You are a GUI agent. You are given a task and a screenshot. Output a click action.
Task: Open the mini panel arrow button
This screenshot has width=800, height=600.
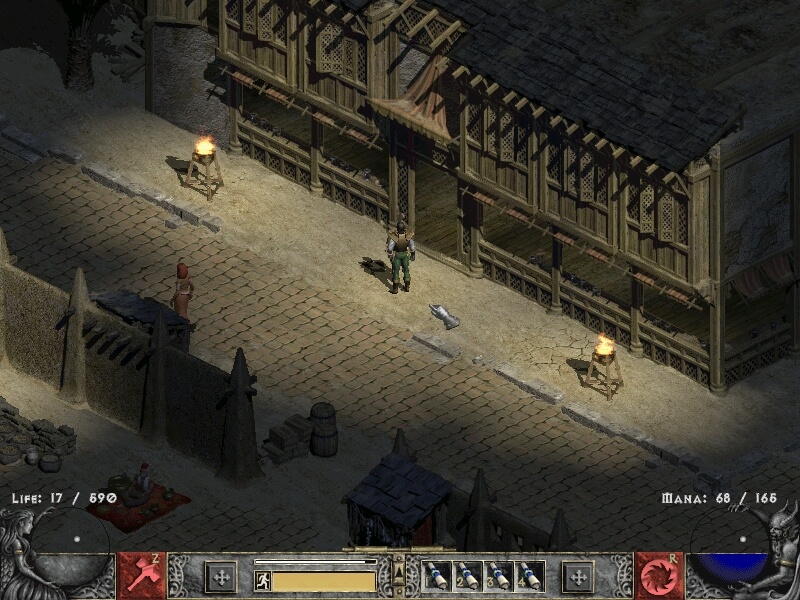[399, 572]
